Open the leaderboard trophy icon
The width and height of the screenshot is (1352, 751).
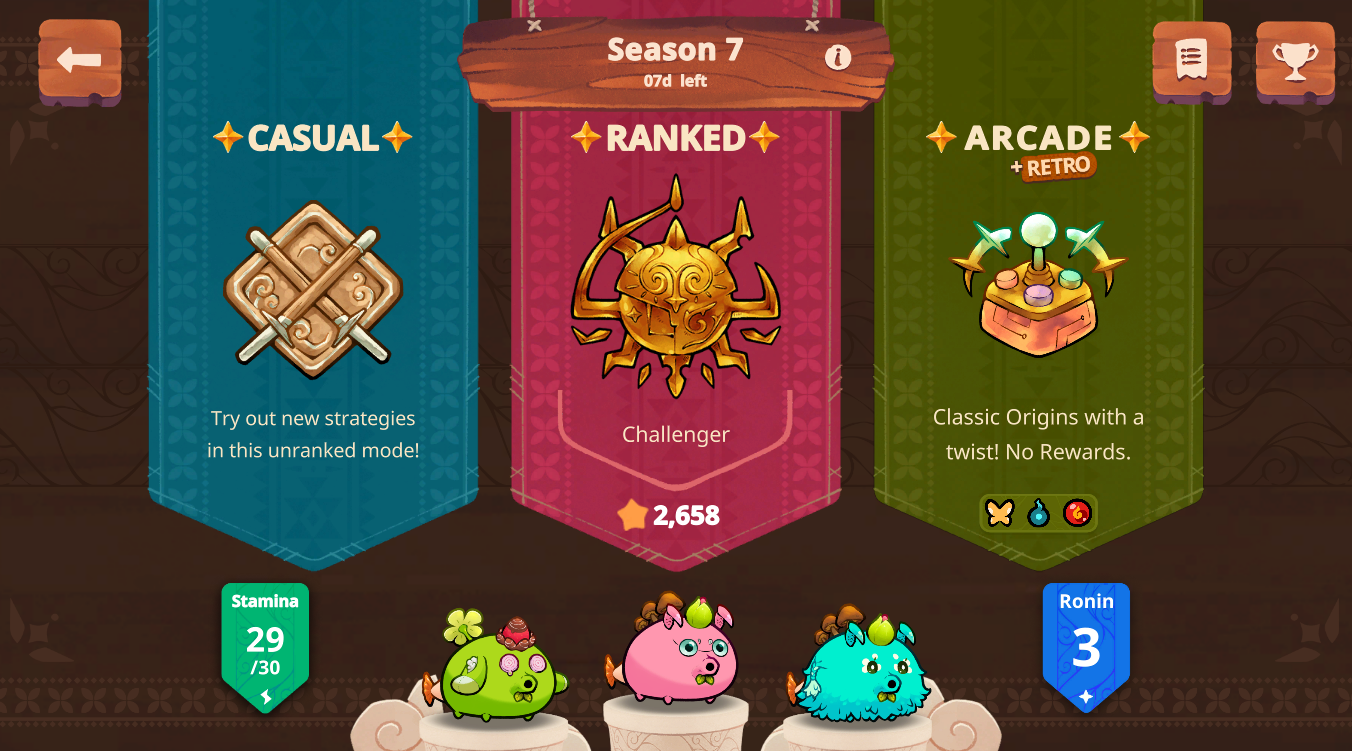pyautogui.click(x=1294, y=60)
